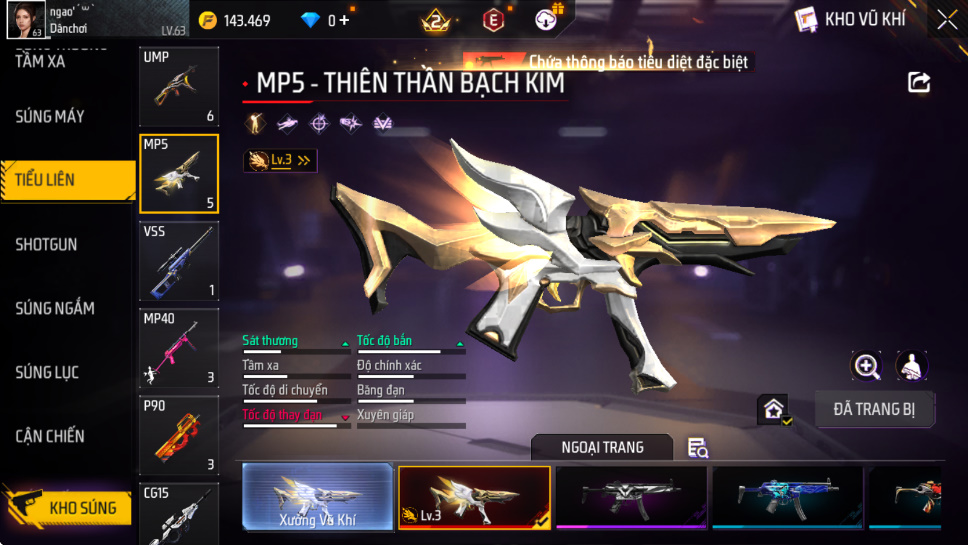The height and width of the screenshot is (545, 968).
Task: Click the magnifier zoom weapon icon
Action: click(x=866, y=366)
